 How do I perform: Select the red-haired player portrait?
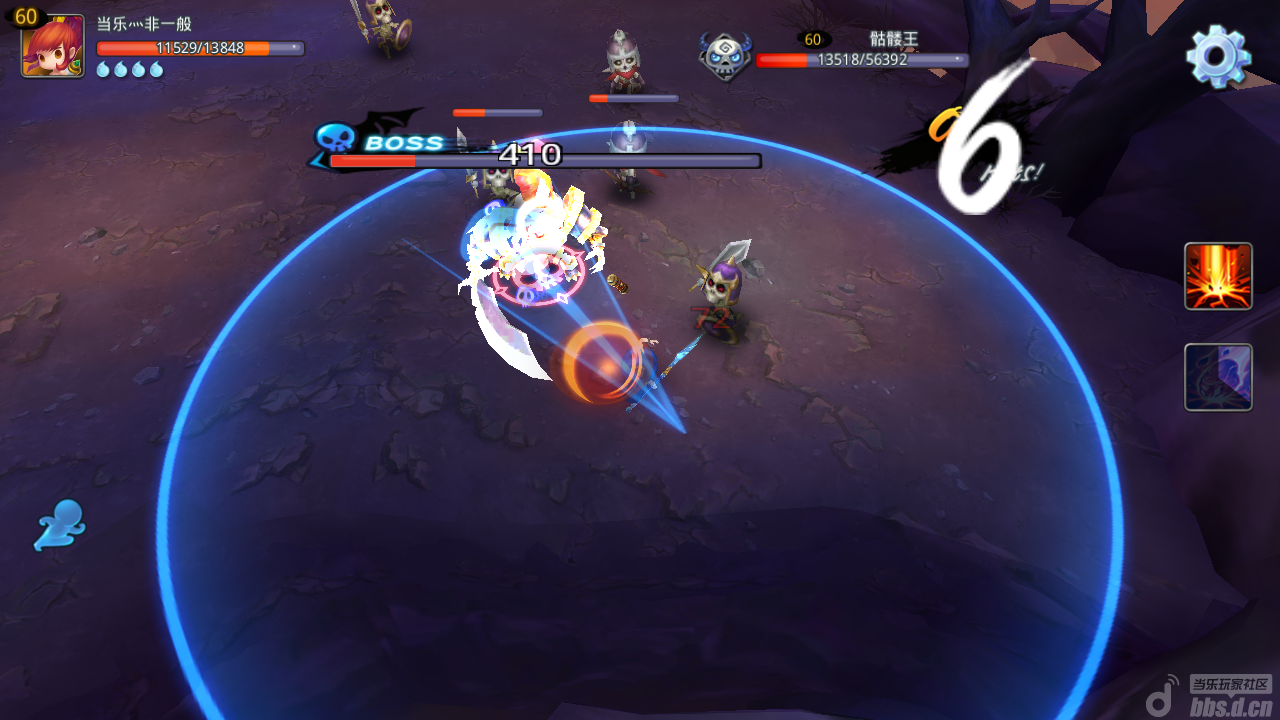click(x=52, y=46)
